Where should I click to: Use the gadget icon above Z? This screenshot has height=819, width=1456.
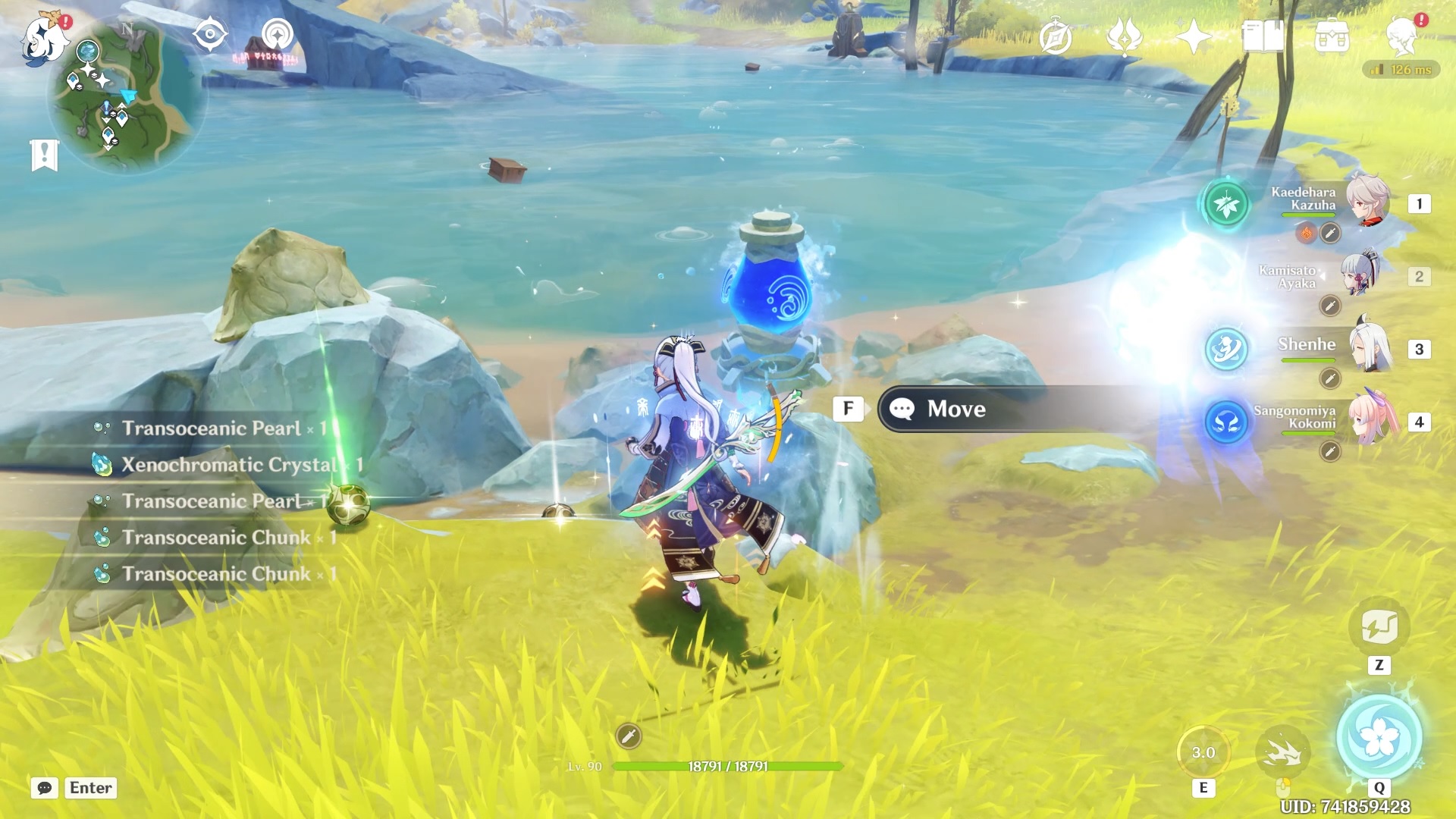click(x=1379, y=627)
